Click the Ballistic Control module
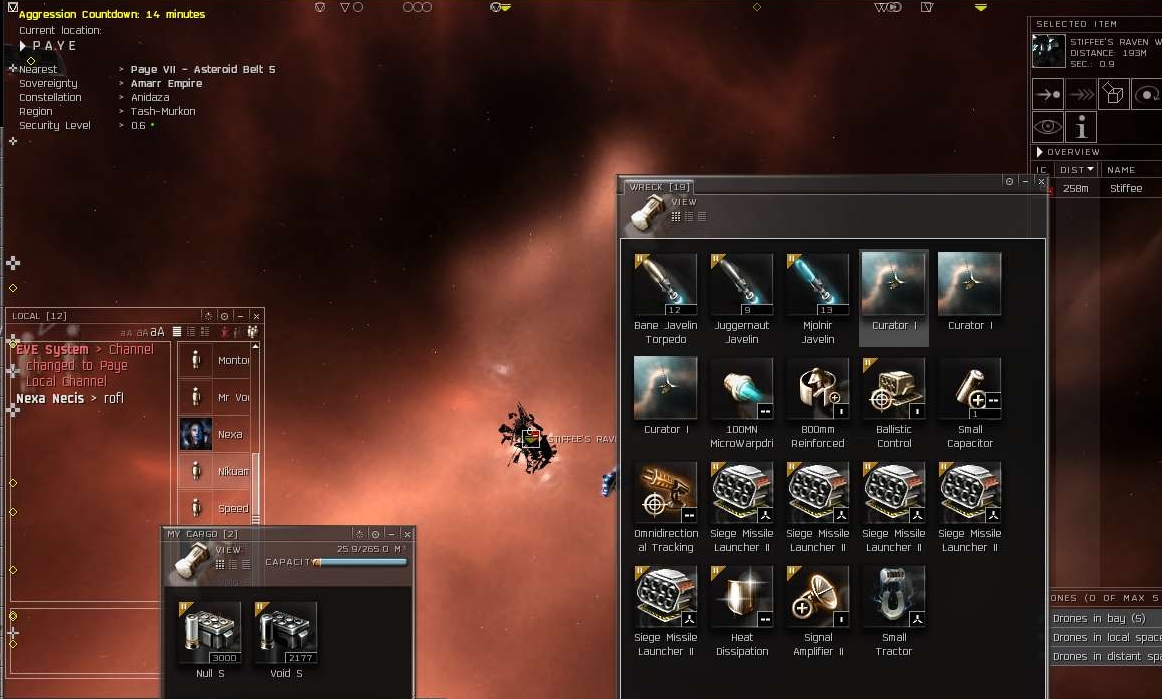Screen dimensions: 1162x699 click(893, 390)
